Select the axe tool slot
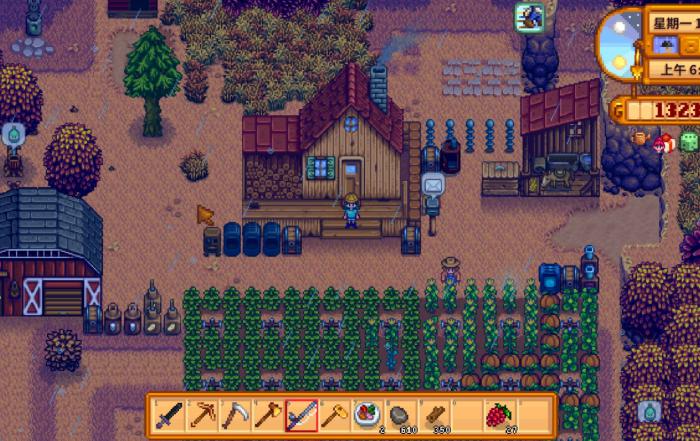This screenshot has width=700, height=441. 269,413
